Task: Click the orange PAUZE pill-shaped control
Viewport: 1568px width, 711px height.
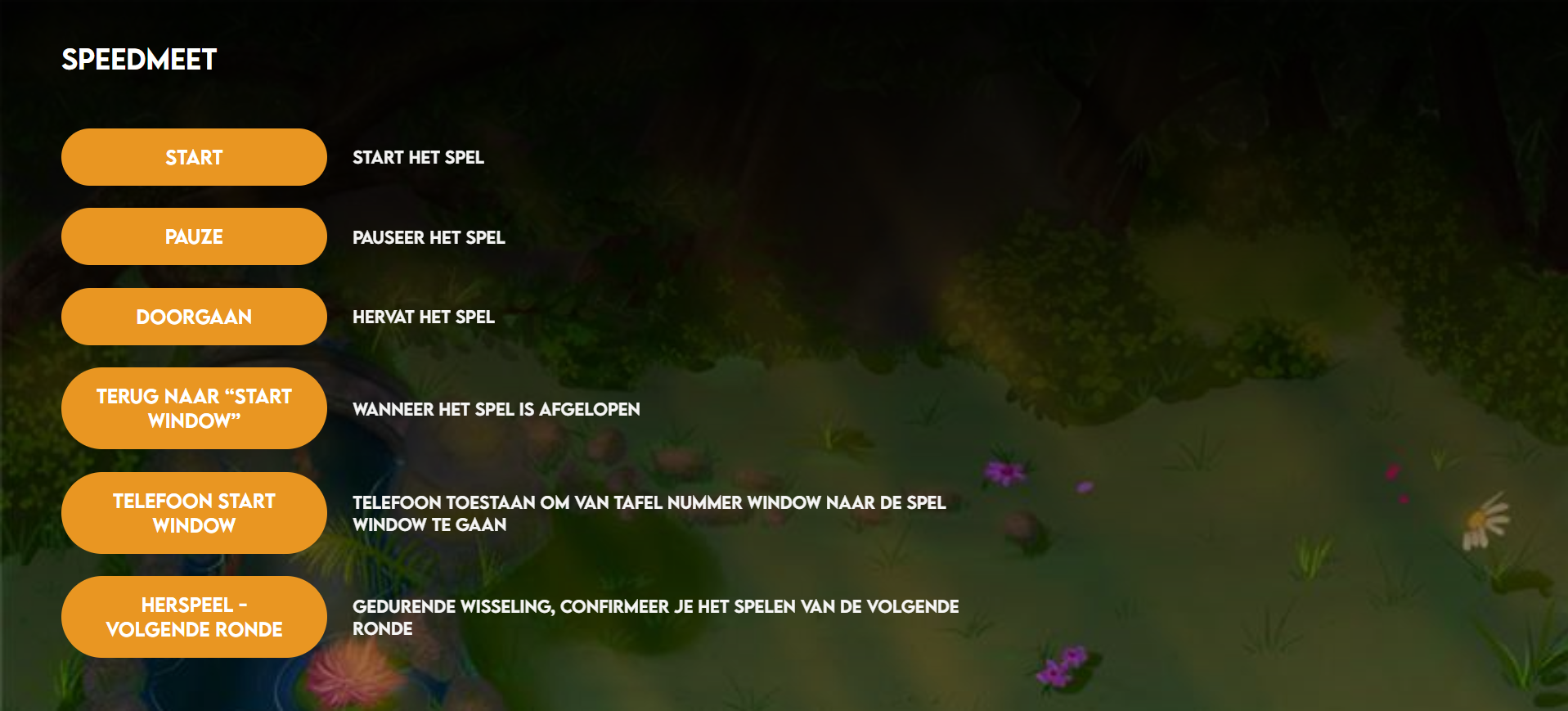Action: pos(193,236)
